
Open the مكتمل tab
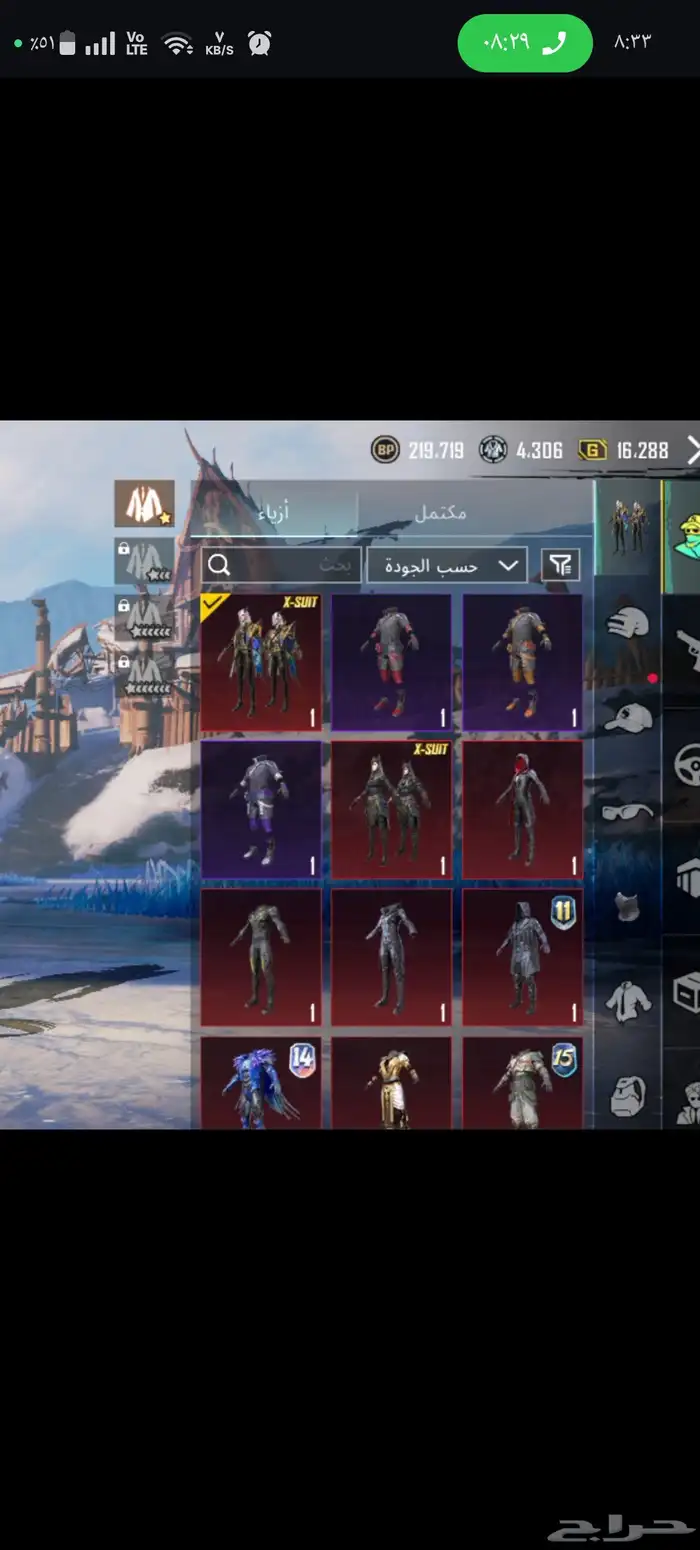tap(441, 512)
